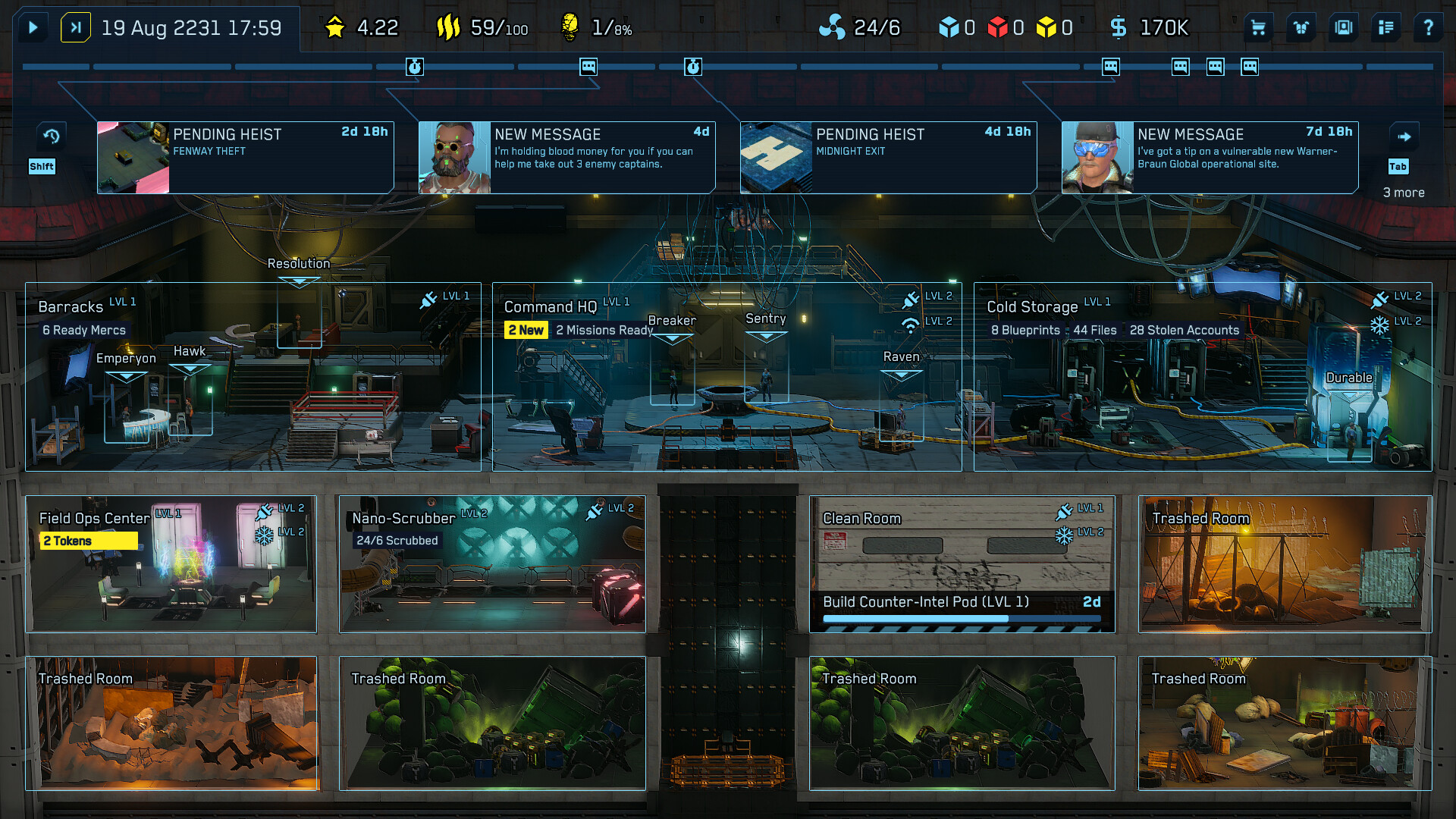The image size is (1456, 819).
Task: Open the help question mark icon
Action: [x=1429, y=27]
